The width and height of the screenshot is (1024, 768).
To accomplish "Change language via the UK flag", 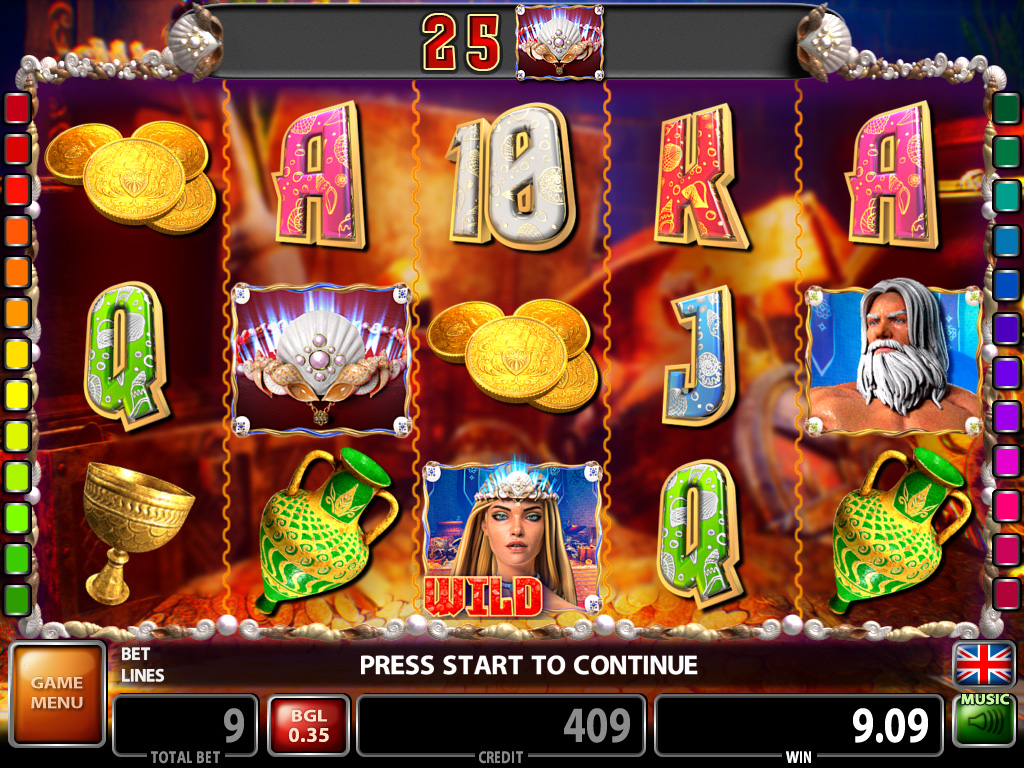I will [x=984, y=665].
